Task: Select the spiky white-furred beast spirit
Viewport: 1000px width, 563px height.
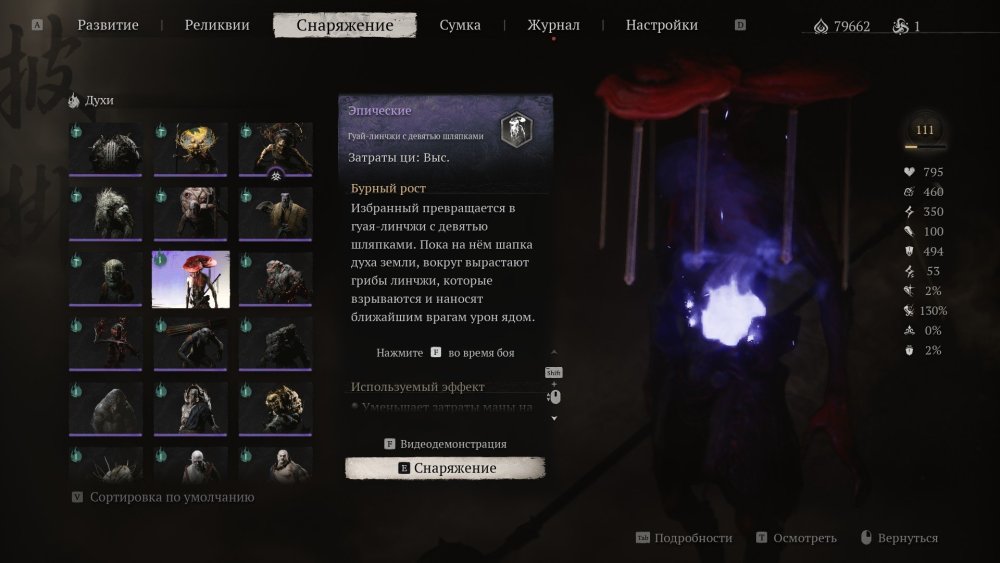Action: (x=106, y=213)
